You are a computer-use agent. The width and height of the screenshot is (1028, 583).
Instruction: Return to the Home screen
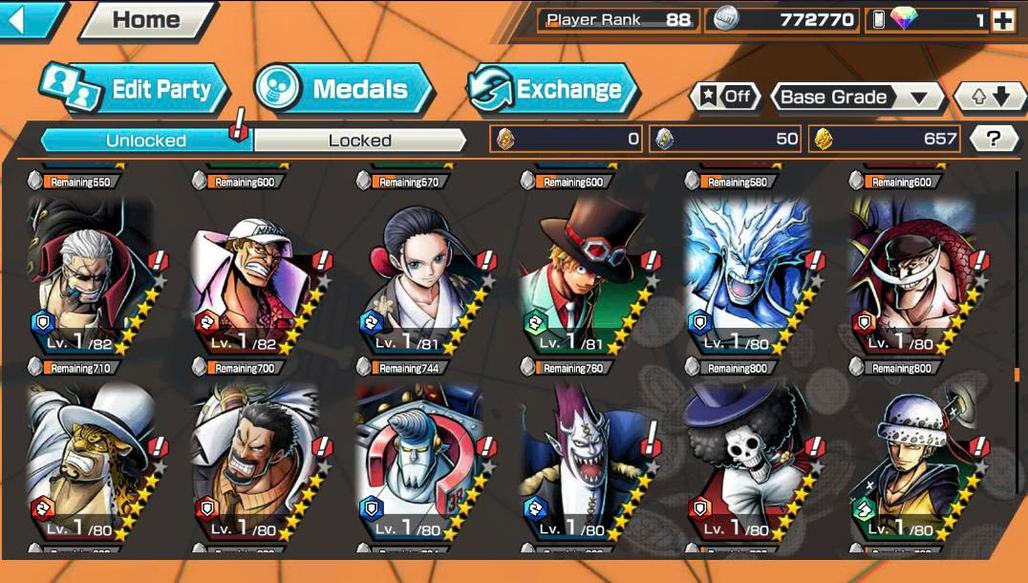click(x=146, y=20)
